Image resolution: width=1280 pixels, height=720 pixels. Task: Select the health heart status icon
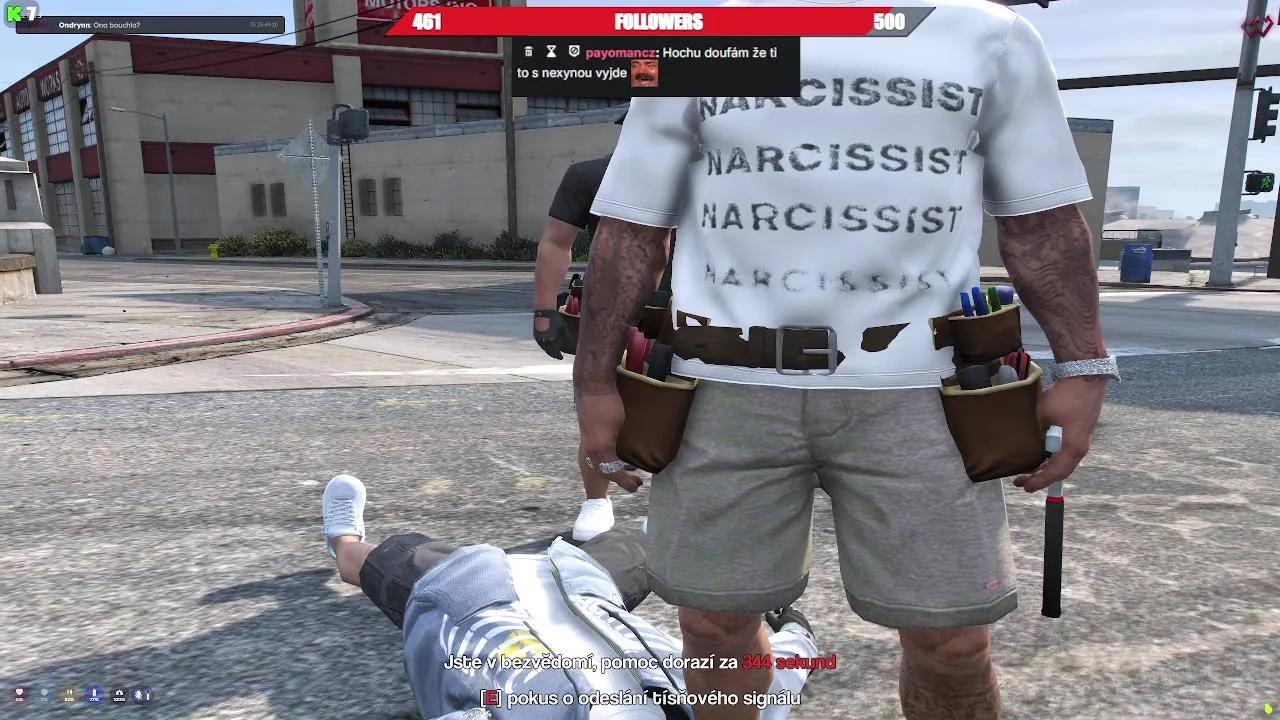click(x=19, y=693)
